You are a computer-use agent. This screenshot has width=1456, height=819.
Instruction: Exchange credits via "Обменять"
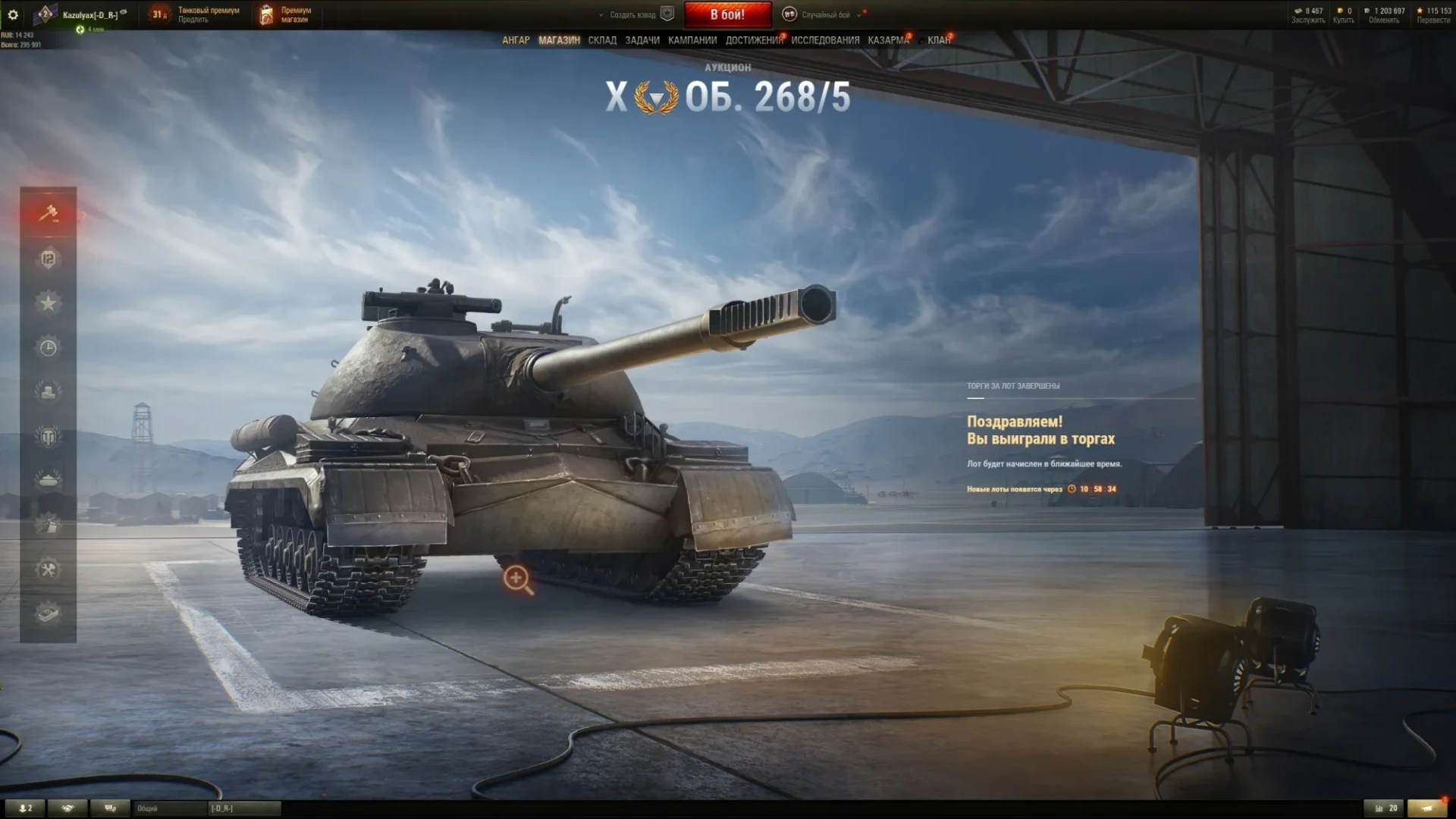[1384, 20]
